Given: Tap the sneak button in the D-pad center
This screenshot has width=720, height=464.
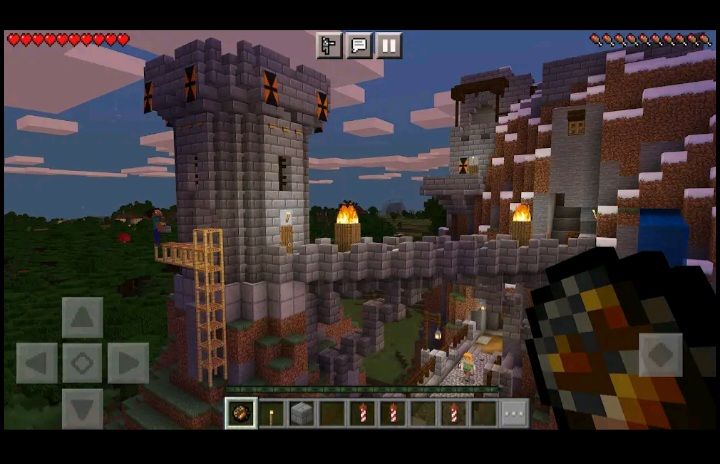Looking at the screenshot, I should tap(82, 363).
